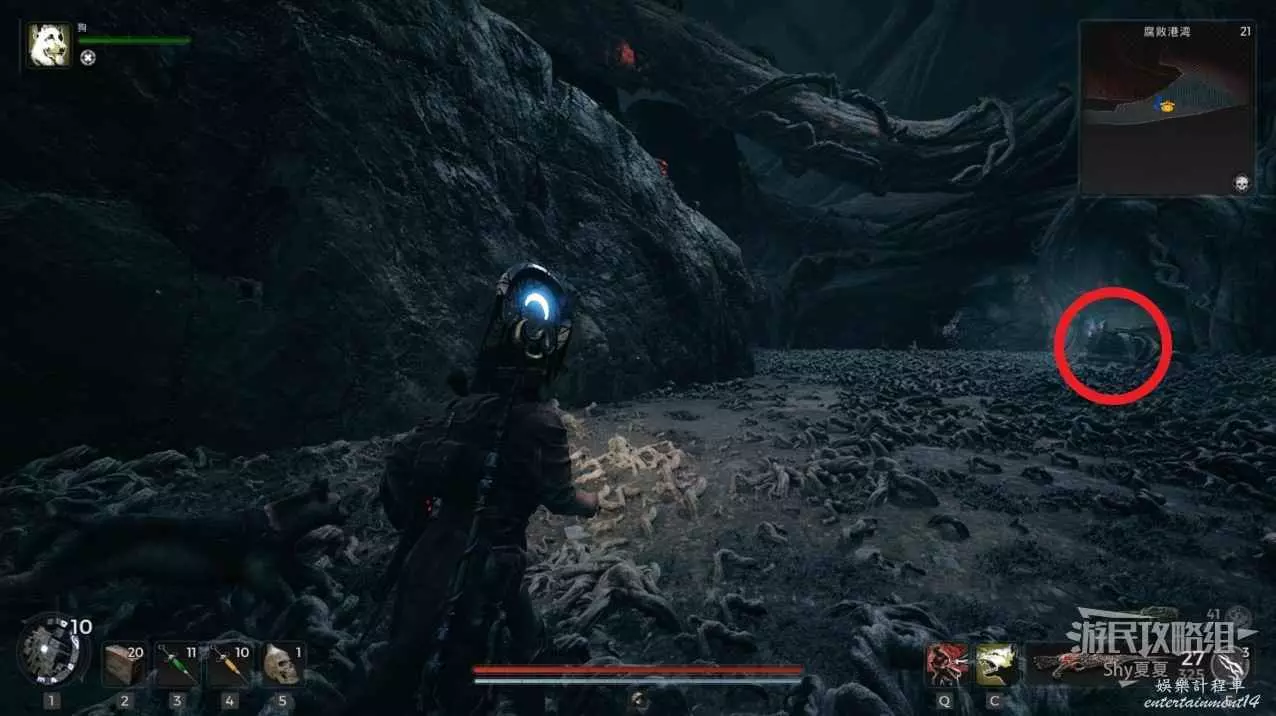Screen dimensions: 1276x716
Task: Click the dog's crosshair status icon
Action: 88,58
